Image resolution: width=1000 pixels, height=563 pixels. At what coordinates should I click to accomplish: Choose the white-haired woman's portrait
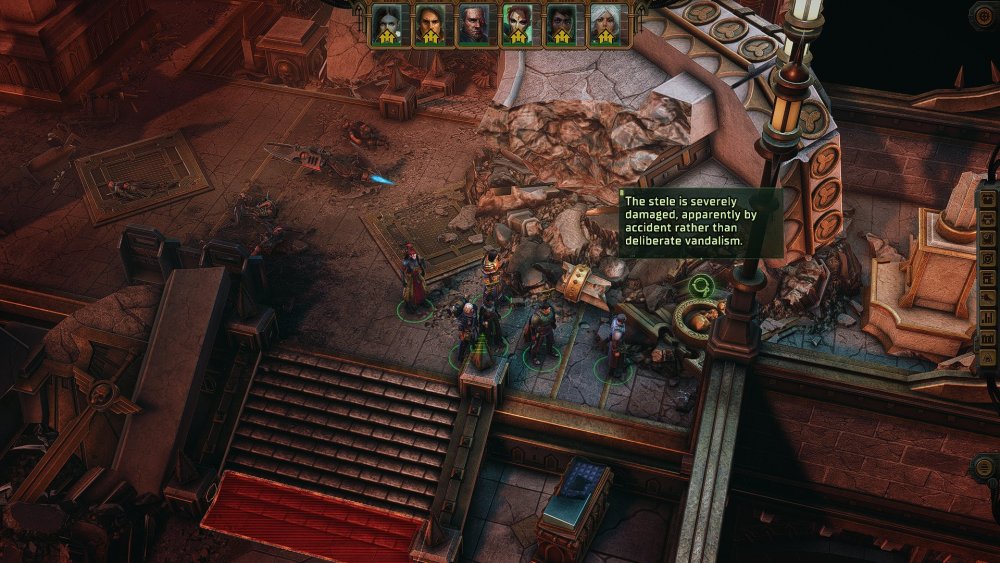tap(606, 24)
